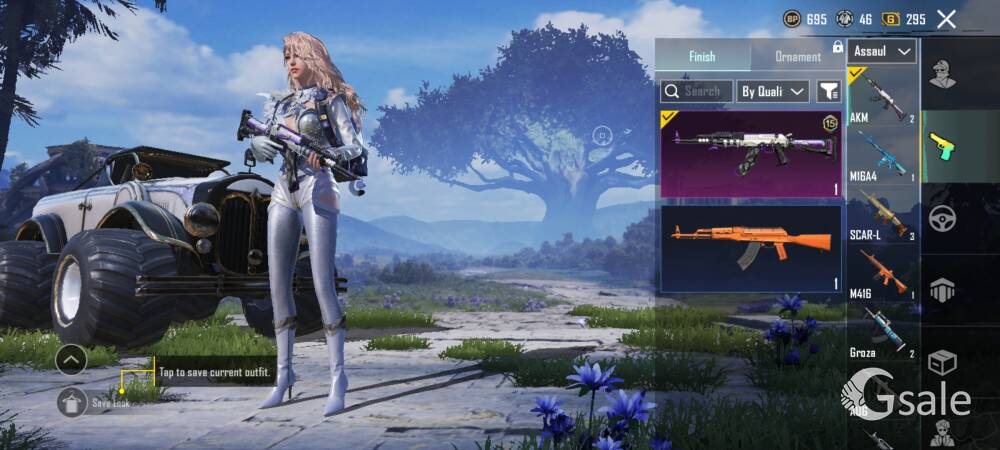Close the inventory screen with X
The width and height of the screenshot is (1000, 450).
pyautogui.click(x=946, y=19)
